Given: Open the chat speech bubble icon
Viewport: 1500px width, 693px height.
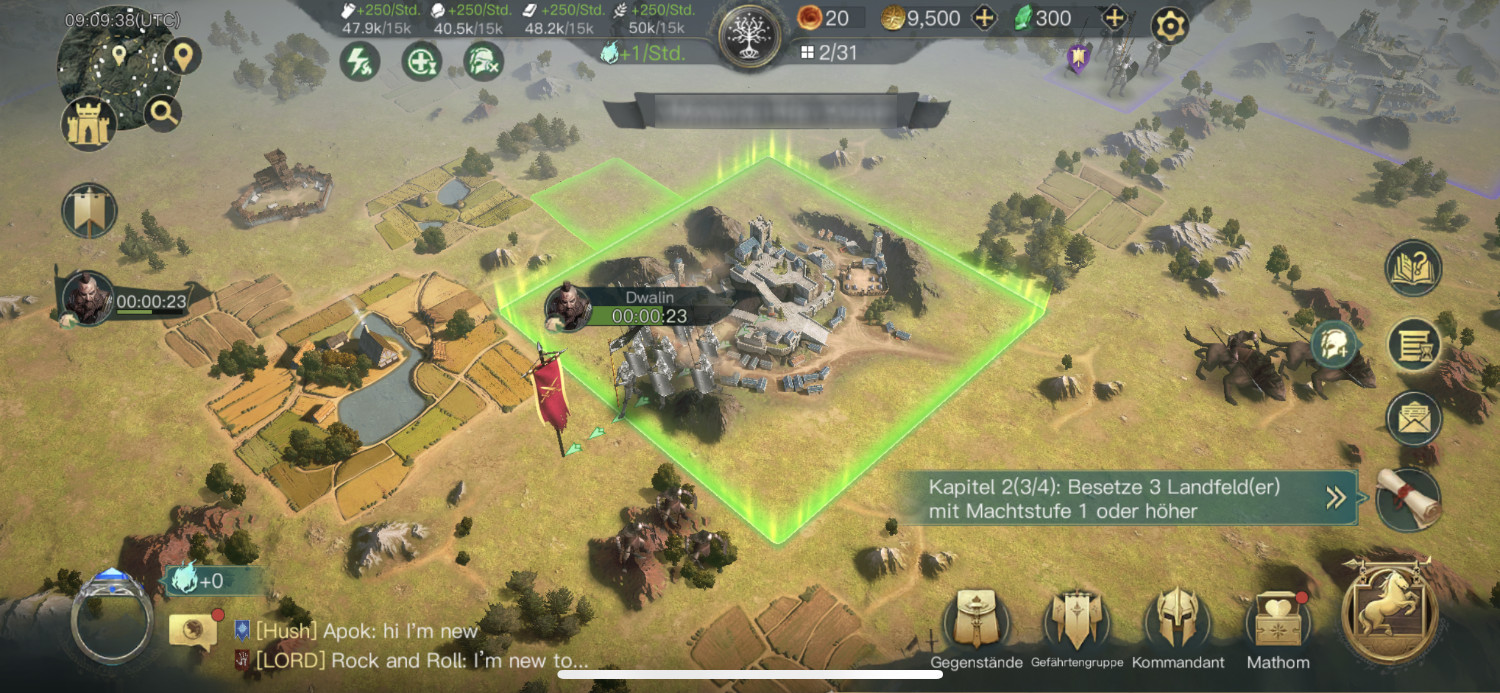Looking at the screenshot, I should coord(193,630).
